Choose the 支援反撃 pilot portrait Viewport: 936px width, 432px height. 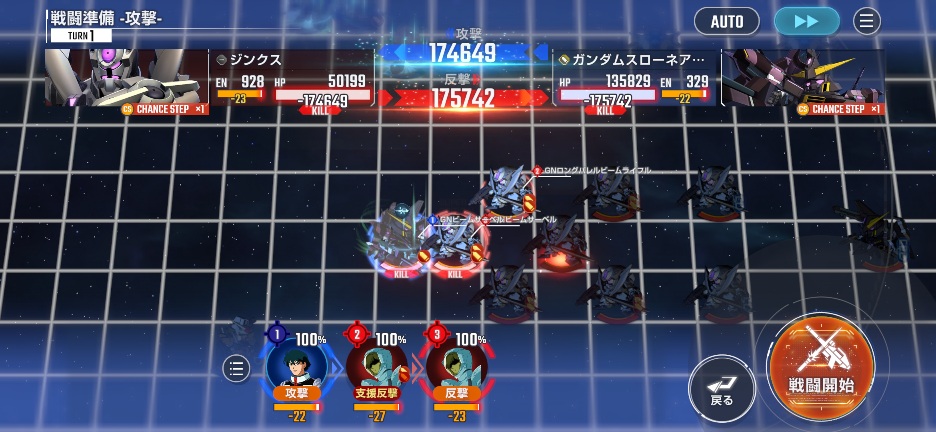[x=376, y=365]
